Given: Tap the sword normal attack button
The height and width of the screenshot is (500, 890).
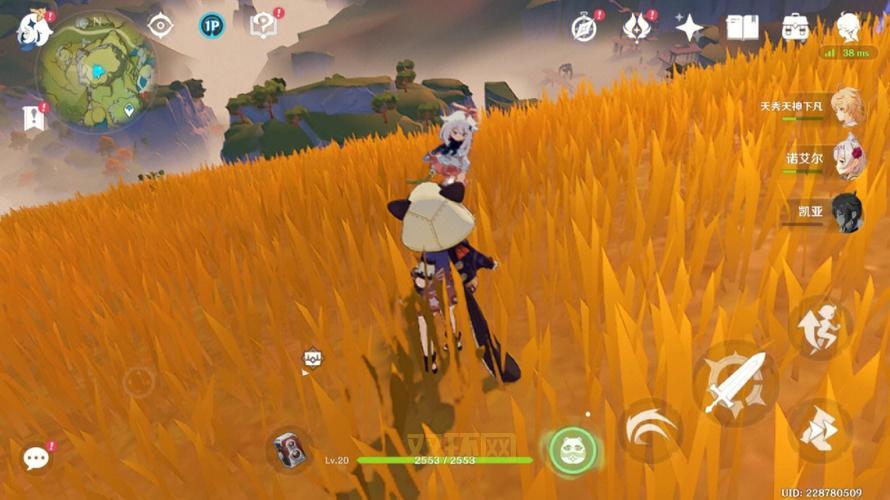Looking at the screenshot, I should coord(735,382).
